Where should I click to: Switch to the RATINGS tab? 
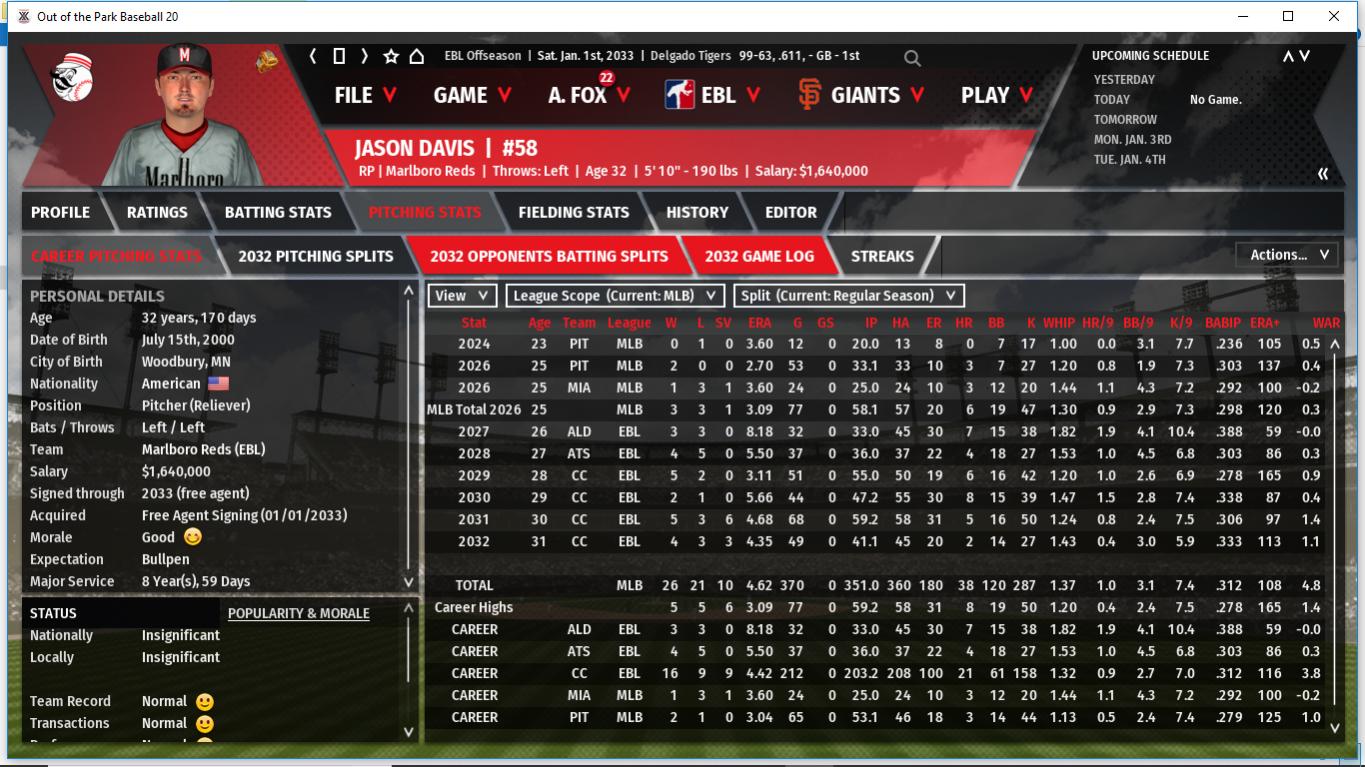point(157,212)
